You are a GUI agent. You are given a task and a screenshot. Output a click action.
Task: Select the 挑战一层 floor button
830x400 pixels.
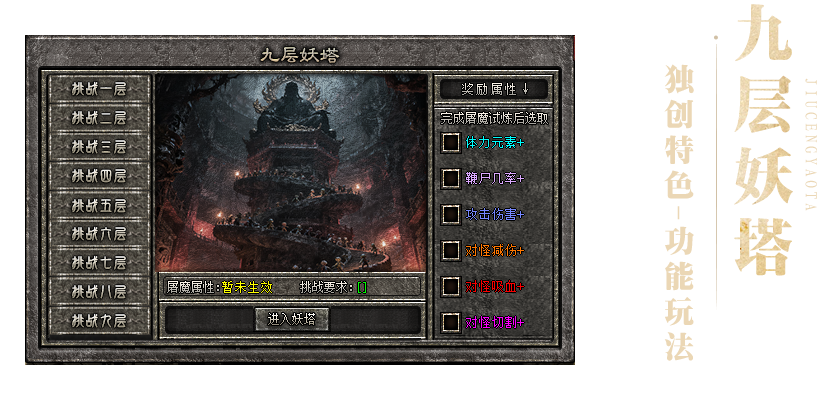[99, 88]
